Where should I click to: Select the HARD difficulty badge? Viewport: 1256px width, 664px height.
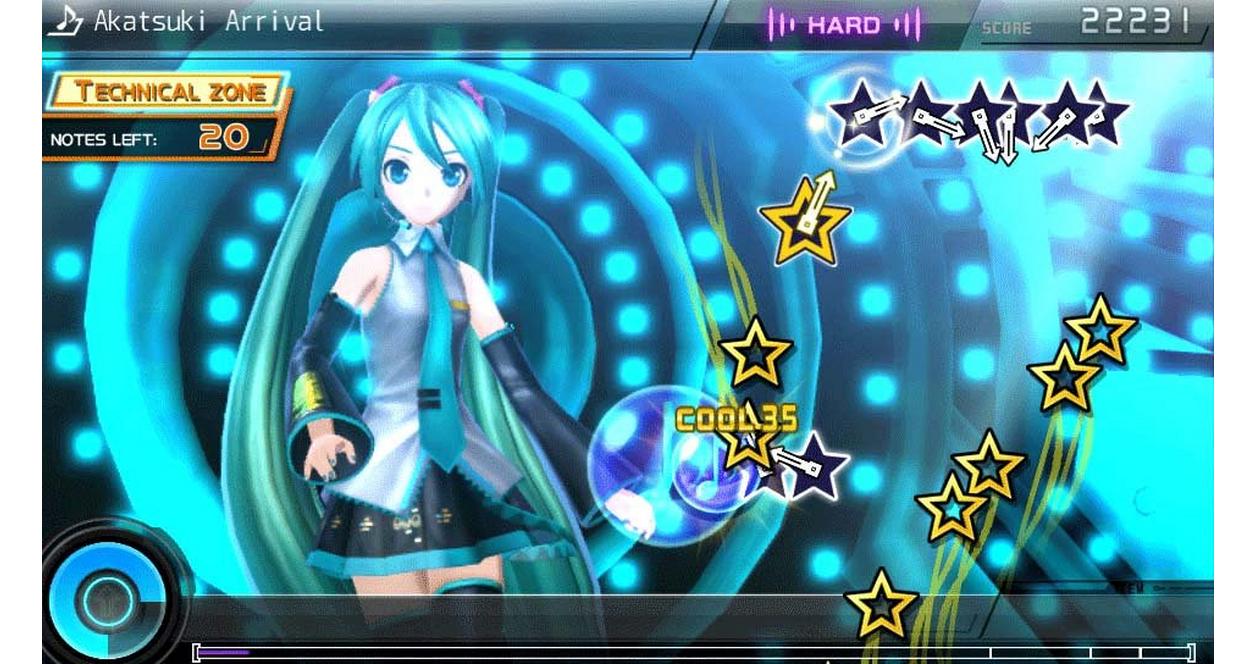843,24
